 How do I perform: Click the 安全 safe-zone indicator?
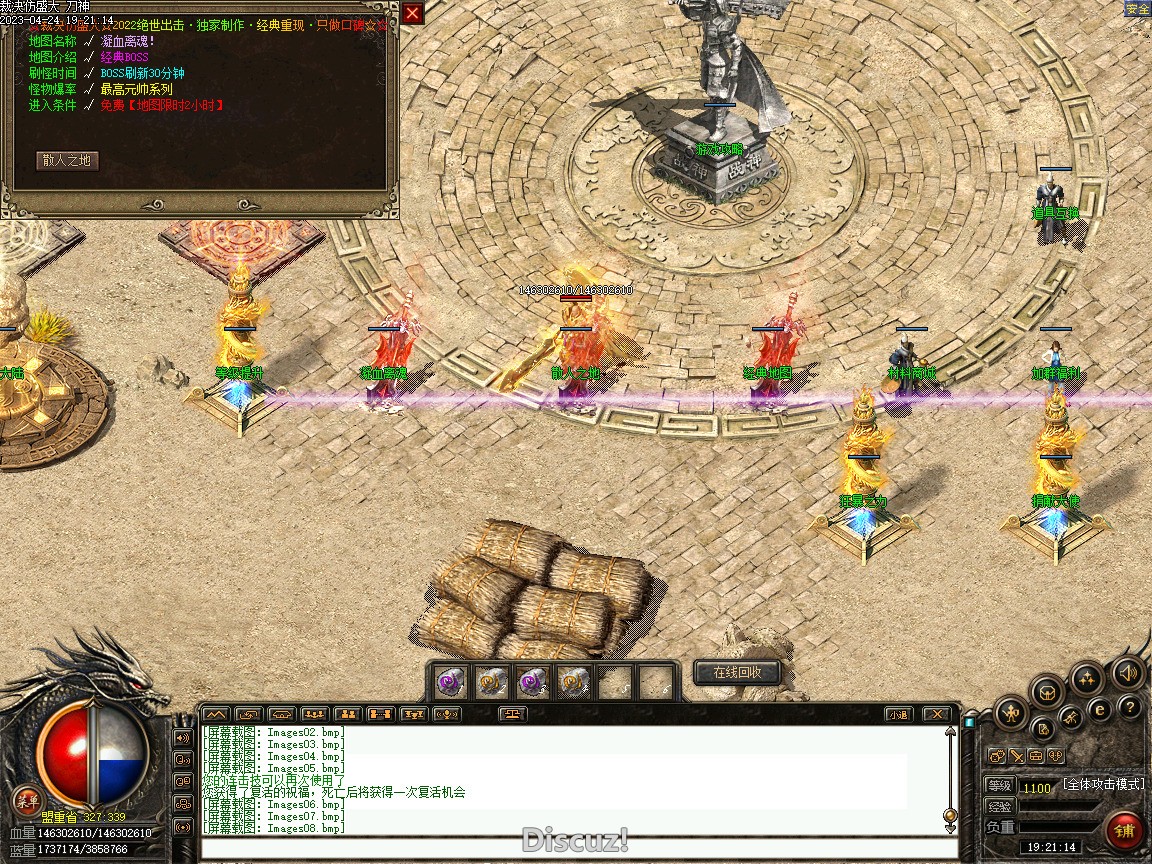click(x=1137, y=9)
